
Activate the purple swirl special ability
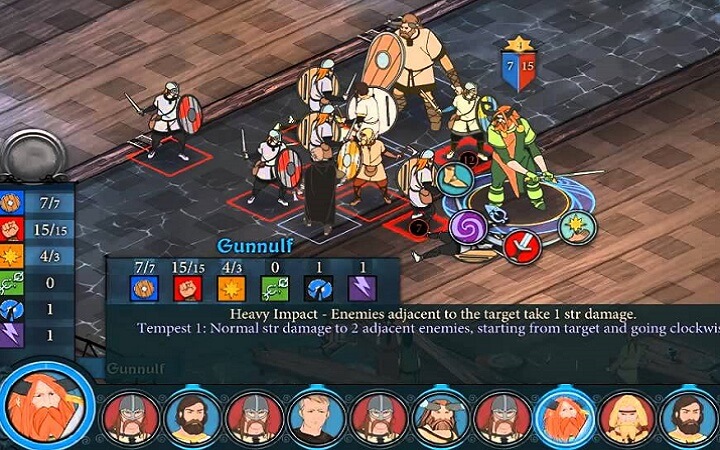[466, 227]
